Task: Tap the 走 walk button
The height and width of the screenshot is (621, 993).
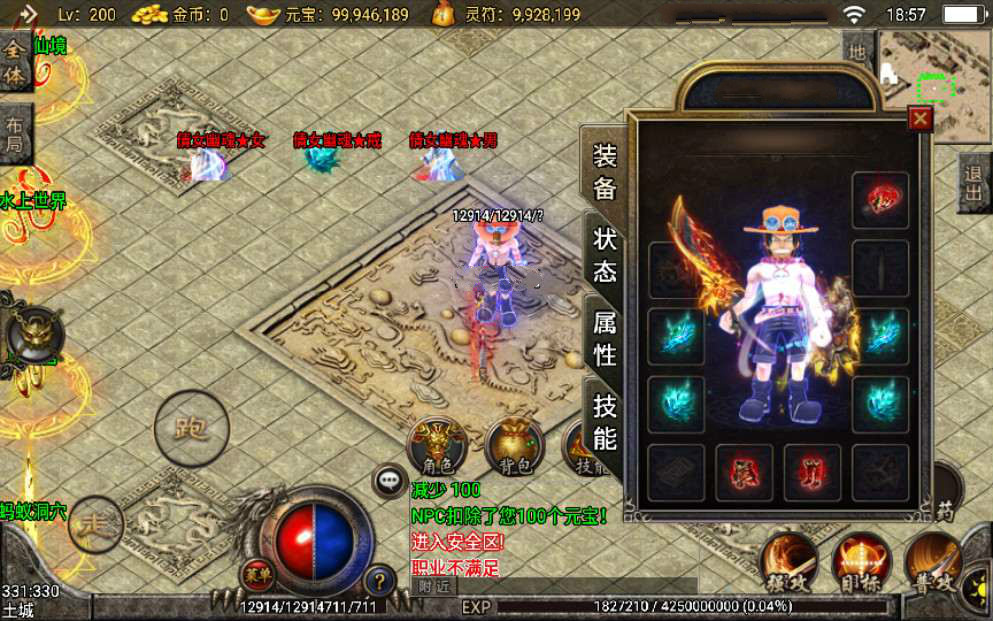Action: coord(96,524)
